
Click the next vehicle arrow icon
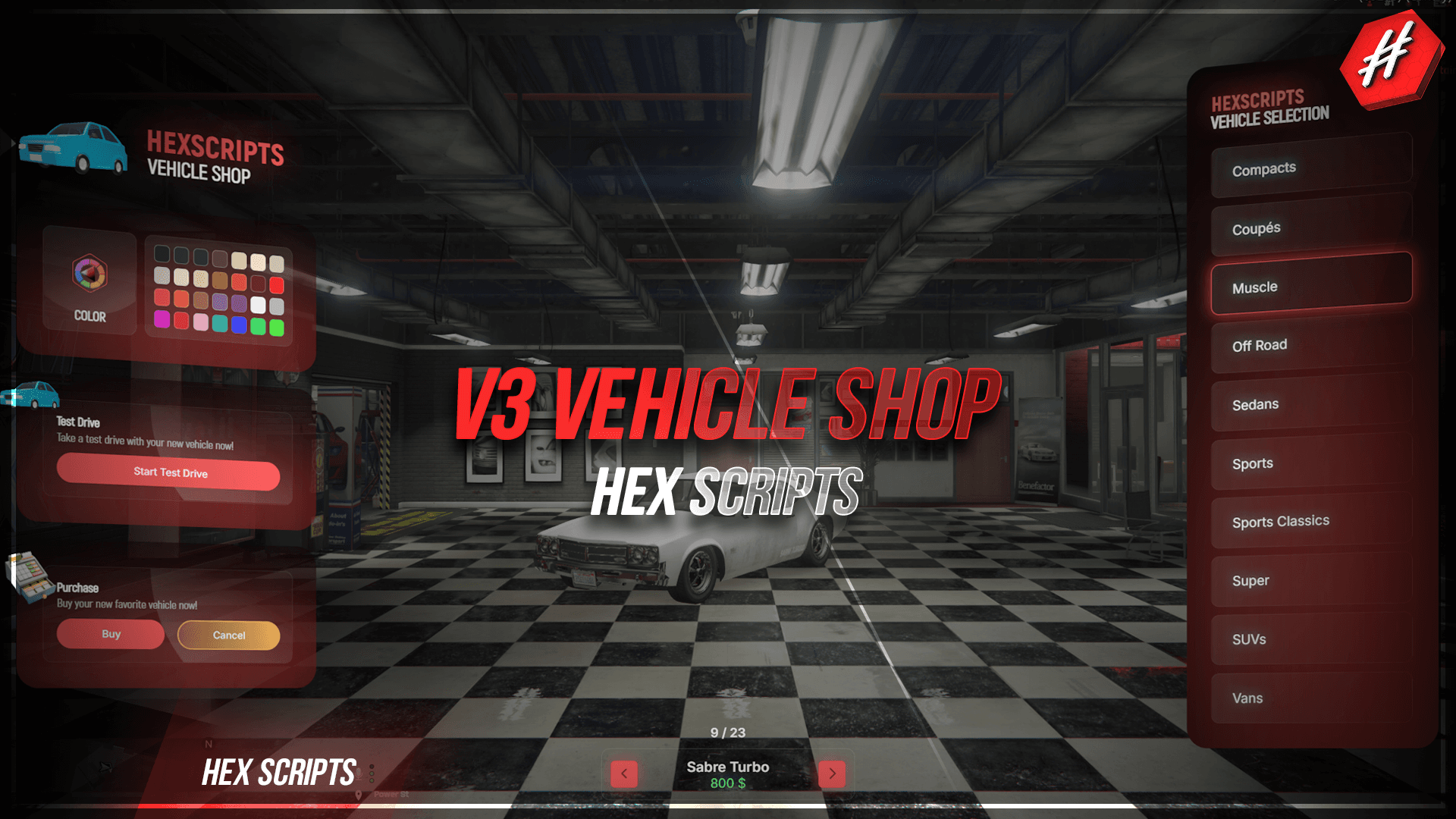coord(832,773)
